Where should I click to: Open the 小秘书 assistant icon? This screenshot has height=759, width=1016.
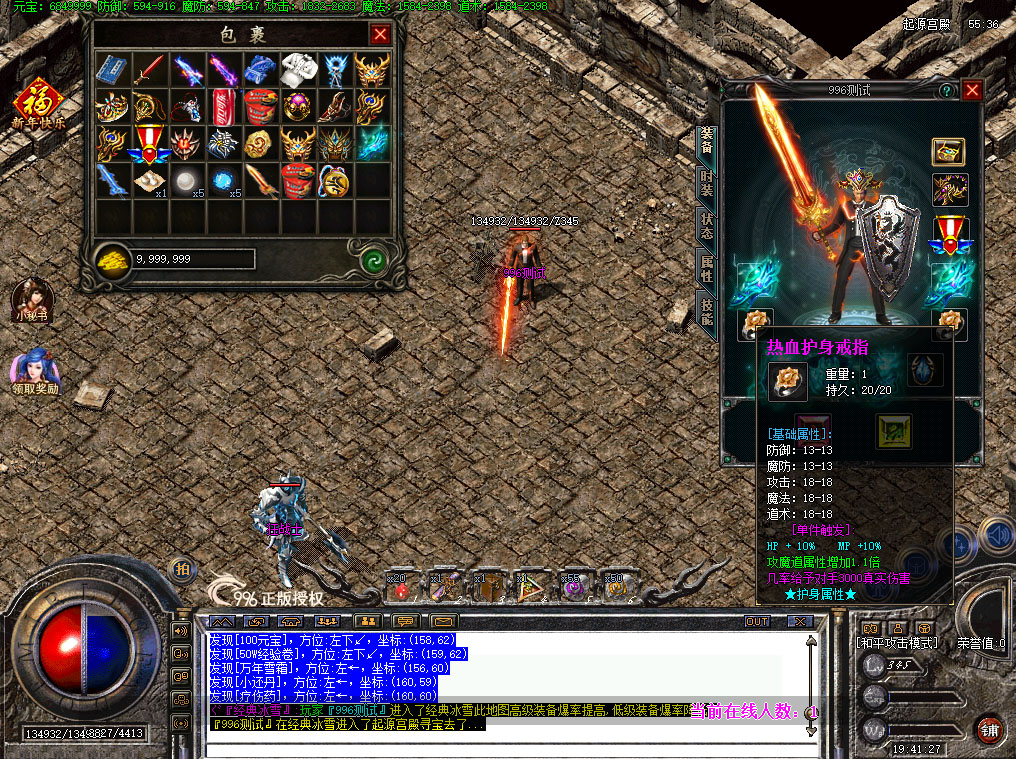point(31,299)
